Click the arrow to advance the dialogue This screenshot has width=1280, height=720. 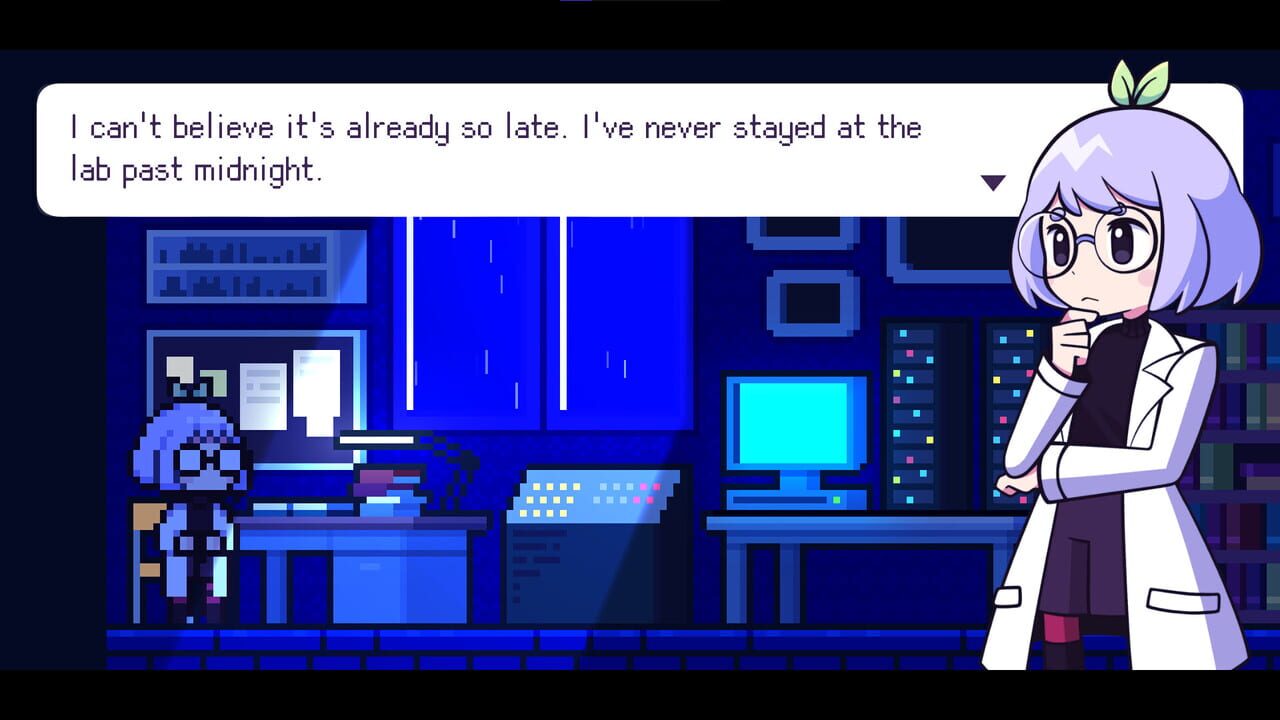(994, 180)
